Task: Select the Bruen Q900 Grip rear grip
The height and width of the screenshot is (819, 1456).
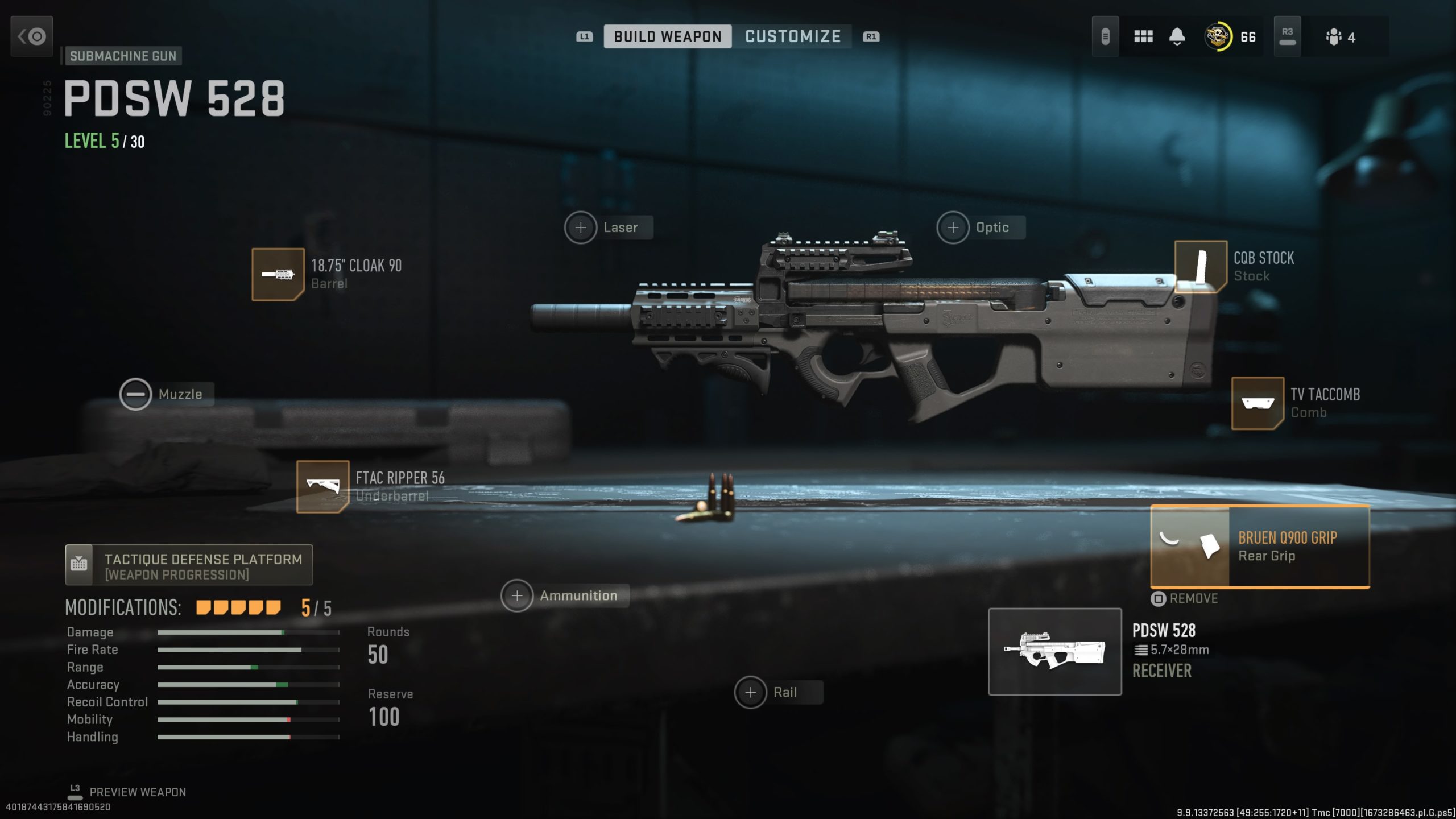Action: (x=1259, y=547)
